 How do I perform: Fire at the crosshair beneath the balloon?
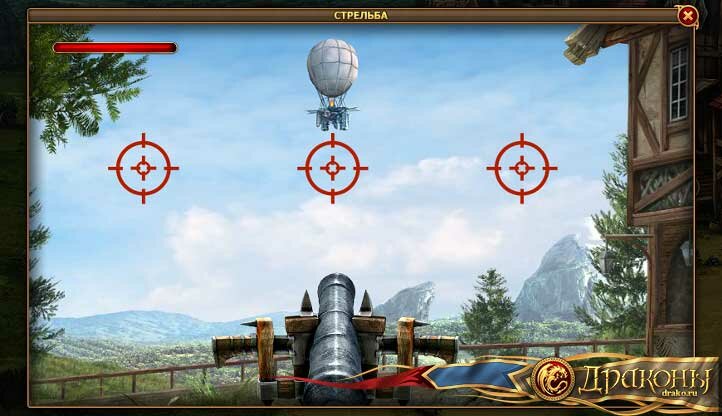(332, 168)
